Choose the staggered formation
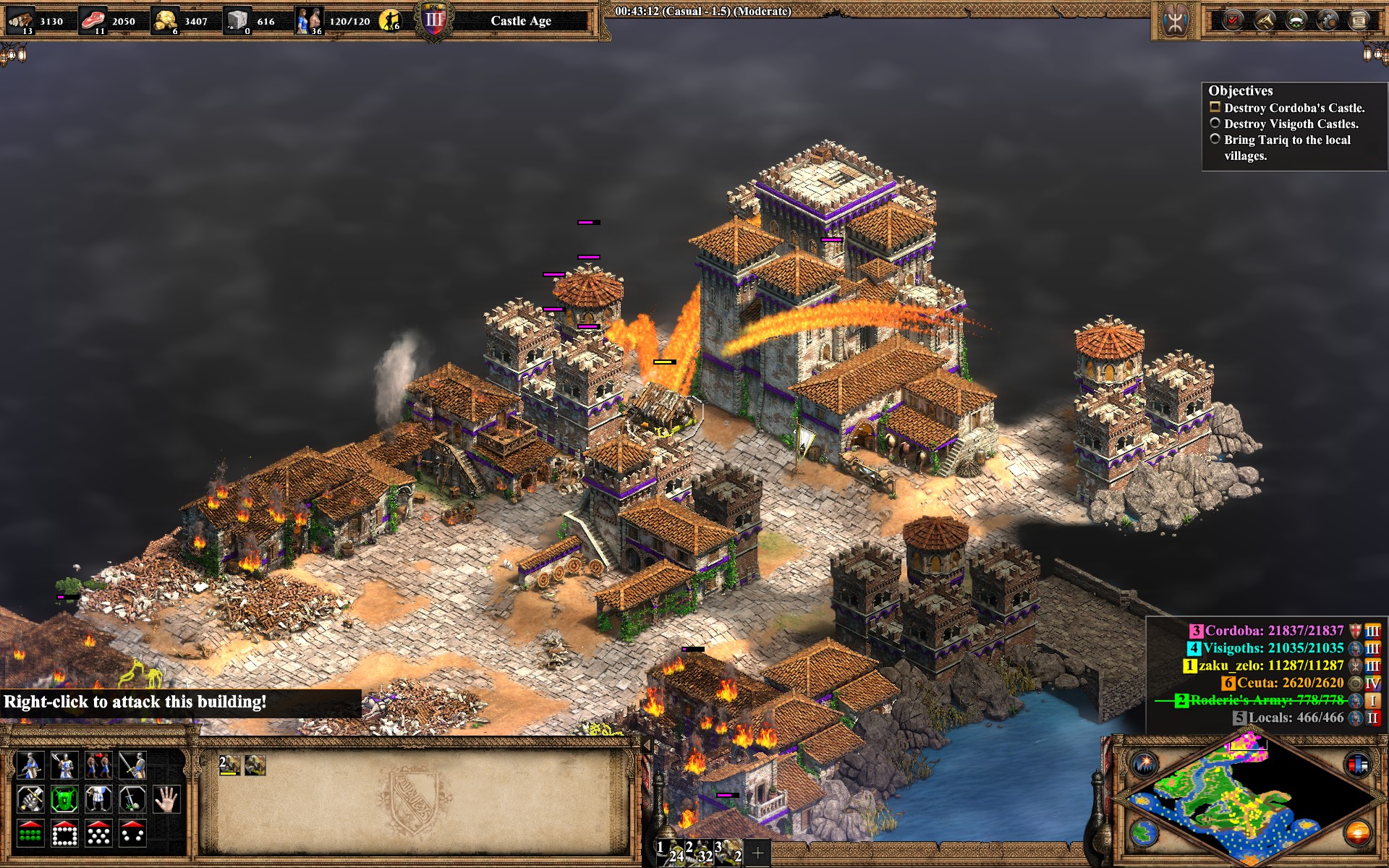1389x868 pixels. click(98, 834)
